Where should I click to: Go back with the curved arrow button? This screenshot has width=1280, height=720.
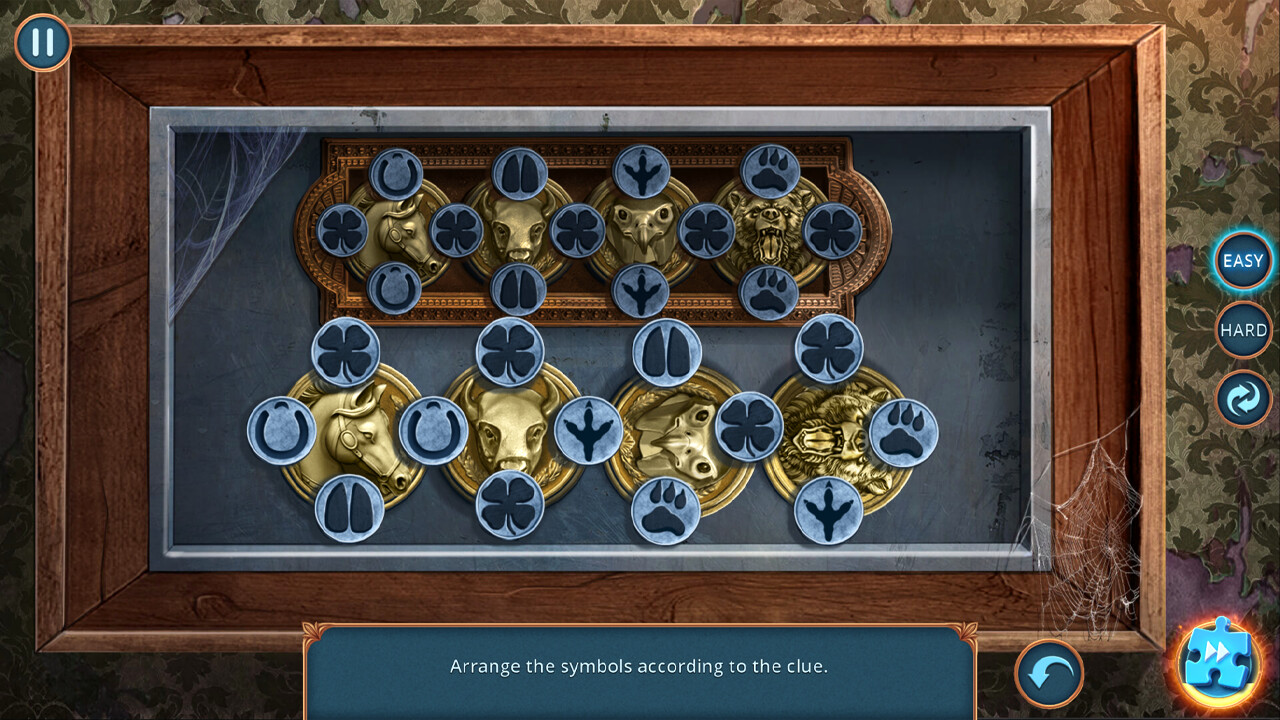click(x=1049, y=674)
